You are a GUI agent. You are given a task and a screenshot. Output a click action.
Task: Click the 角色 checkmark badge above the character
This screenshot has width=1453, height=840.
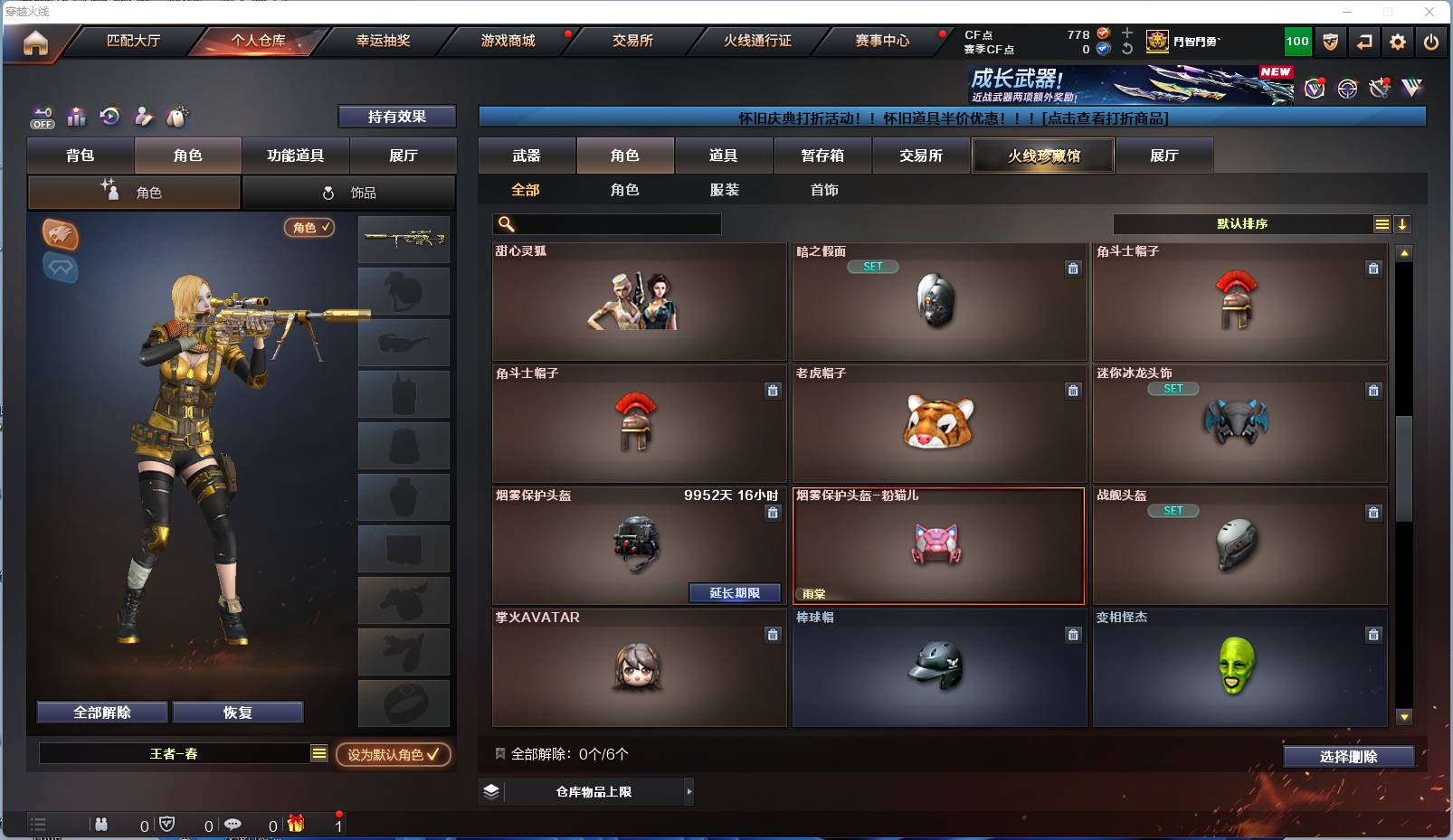pyautogui.click(x=309, y=228)
